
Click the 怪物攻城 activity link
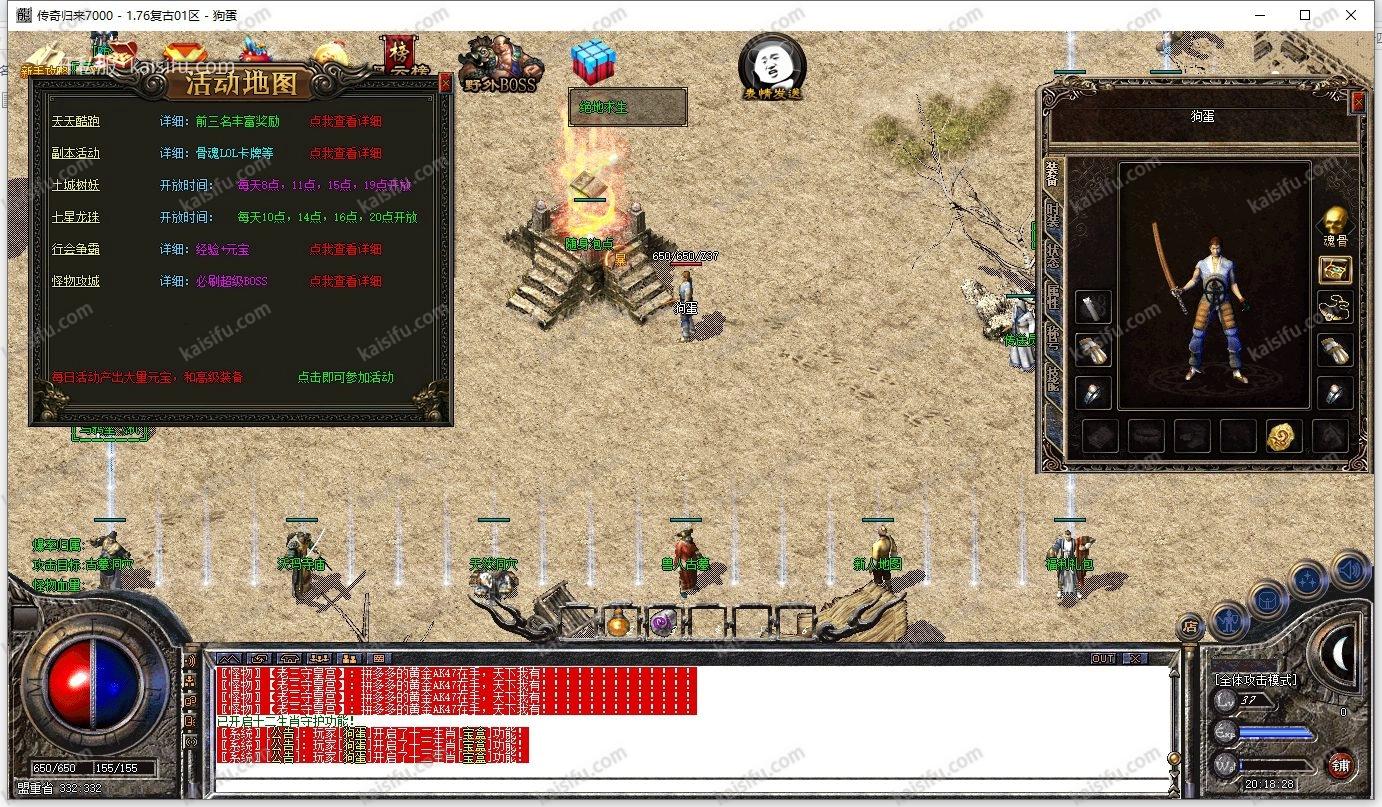76,282
